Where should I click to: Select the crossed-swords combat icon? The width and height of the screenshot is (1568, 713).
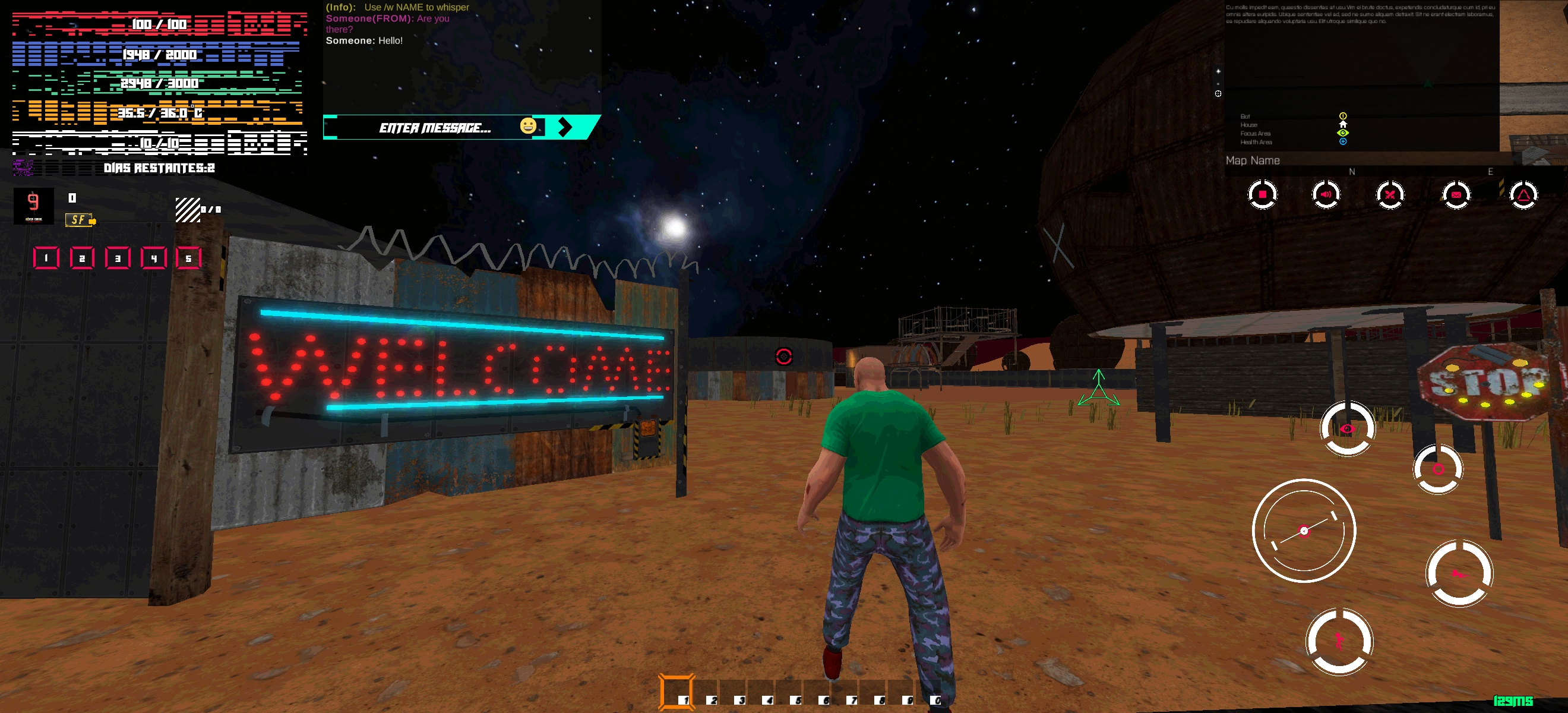click(x=1392, y=194)
